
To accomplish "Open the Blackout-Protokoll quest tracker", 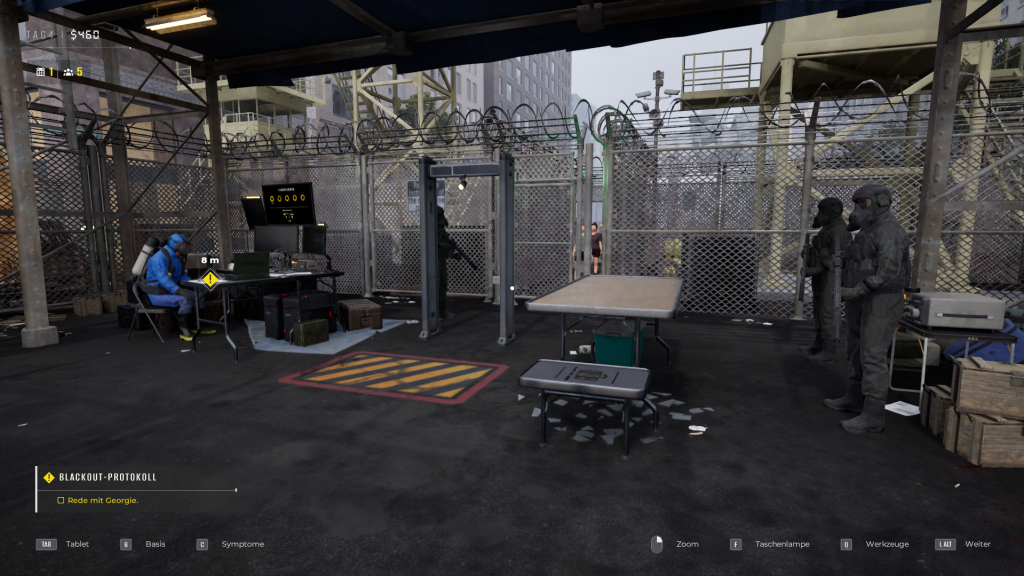I will tap(107, 477).
